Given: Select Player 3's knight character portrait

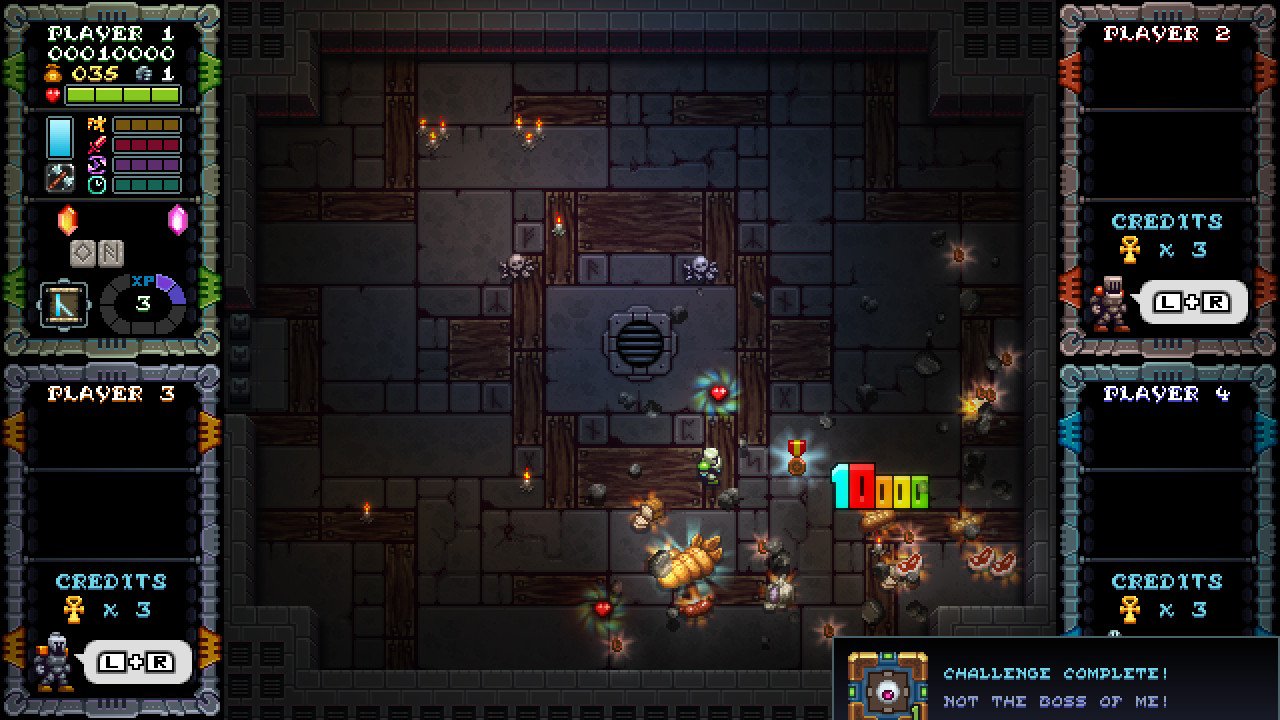Looking at the screenshot, I should [x=53, y=661].
